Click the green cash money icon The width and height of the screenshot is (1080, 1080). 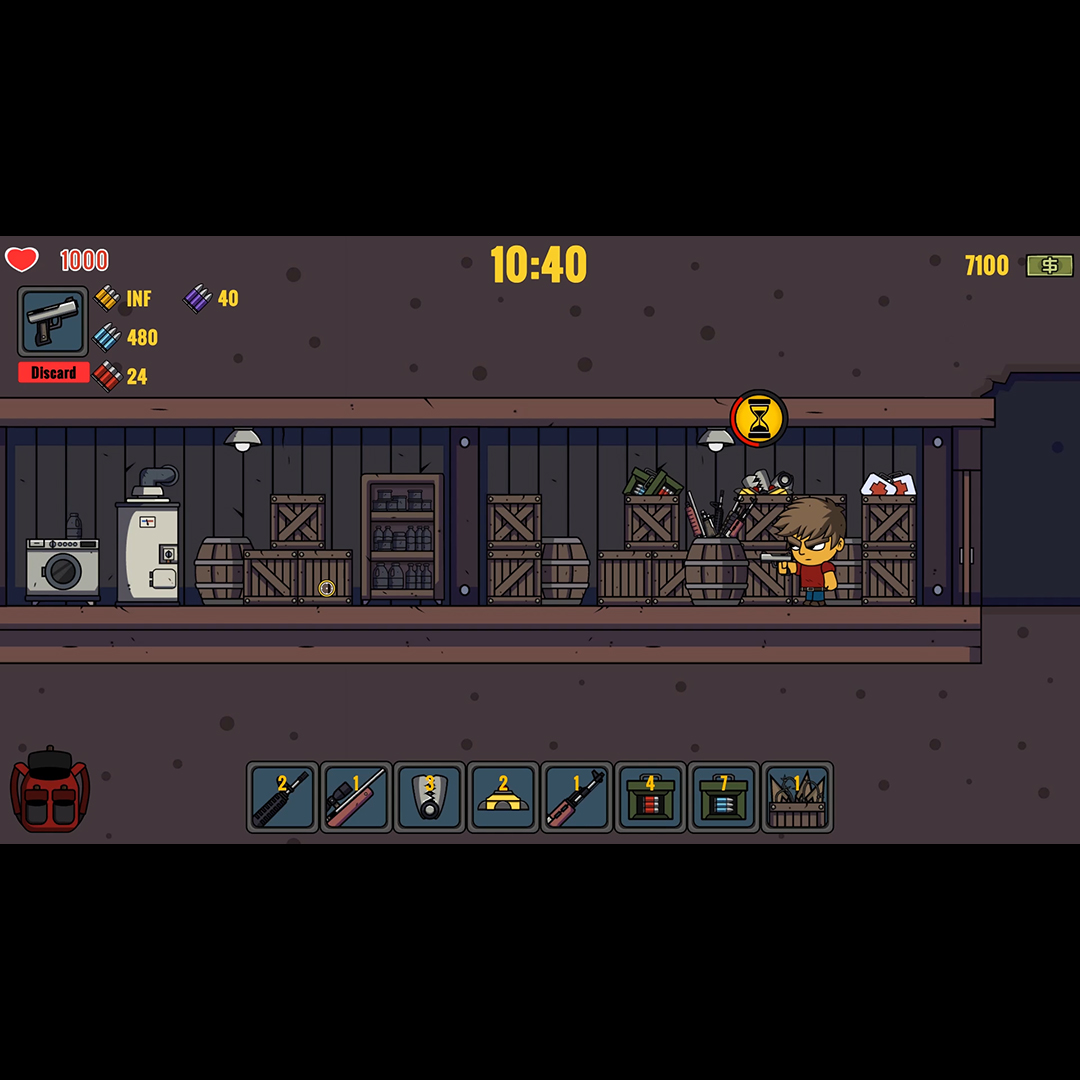1050,265
